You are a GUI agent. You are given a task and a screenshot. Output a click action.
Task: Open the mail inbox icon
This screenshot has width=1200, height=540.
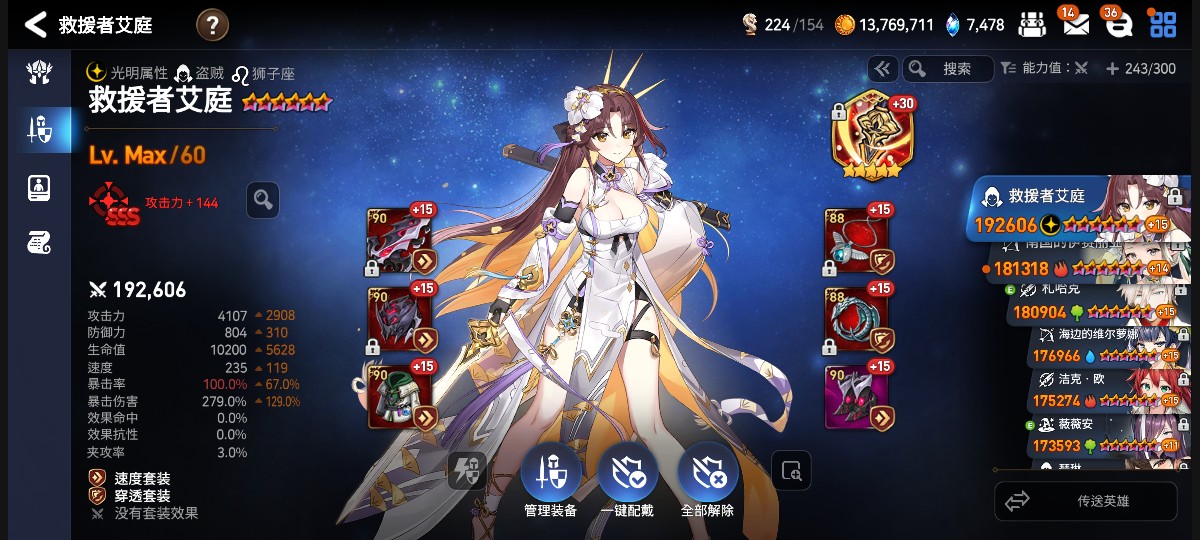[x=1076, y=25]
